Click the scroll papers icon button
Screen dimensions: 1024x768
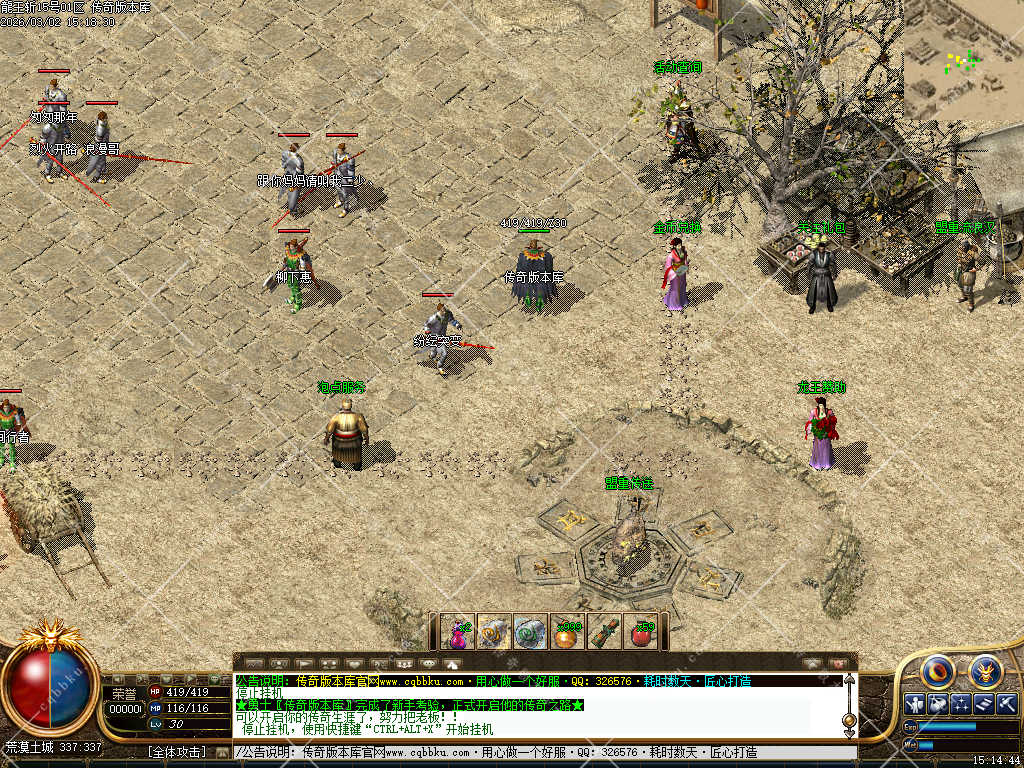[x=985, y=703]
